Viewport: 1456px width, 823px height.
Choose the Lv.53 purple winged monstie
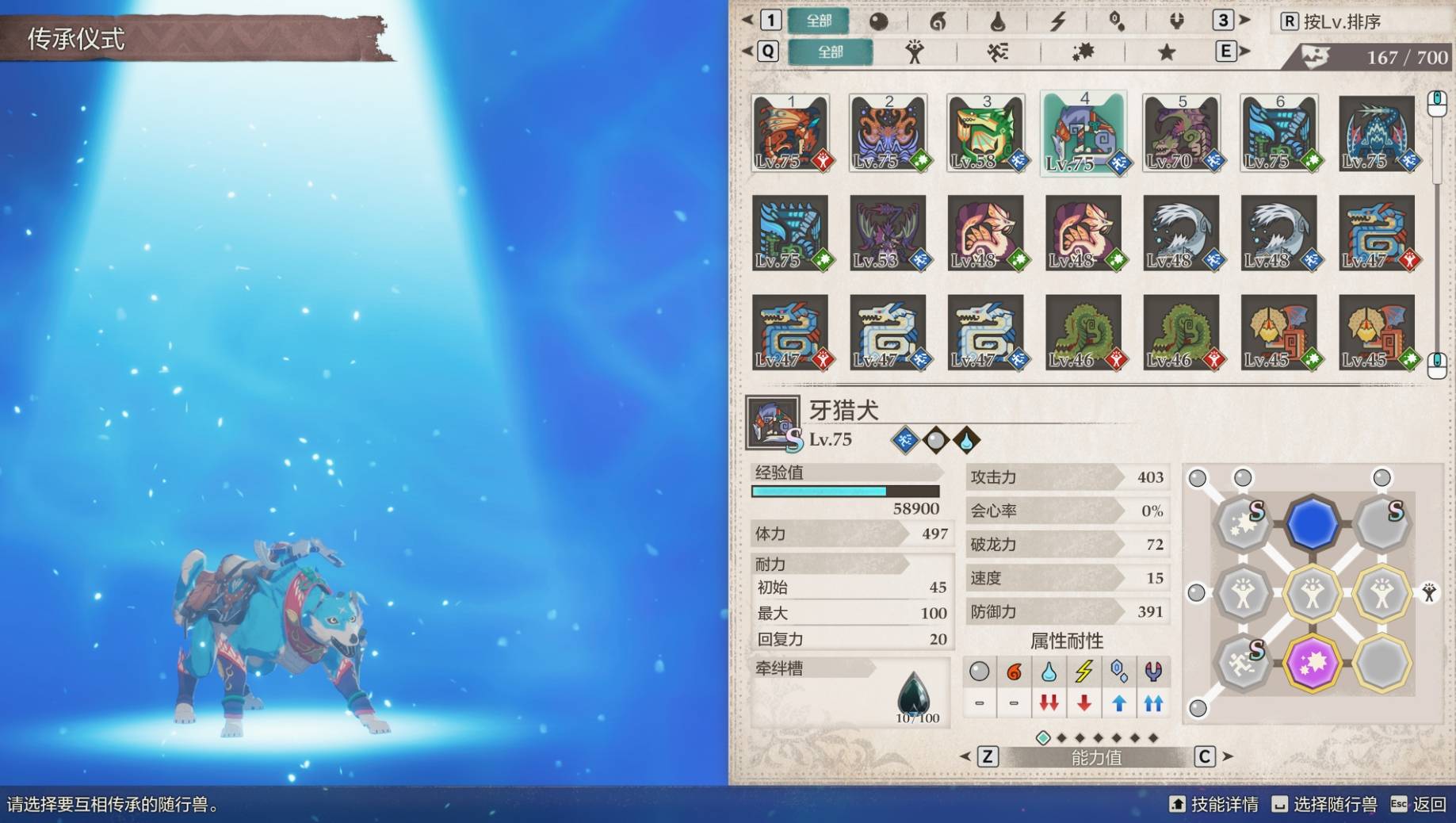point(888,233)
